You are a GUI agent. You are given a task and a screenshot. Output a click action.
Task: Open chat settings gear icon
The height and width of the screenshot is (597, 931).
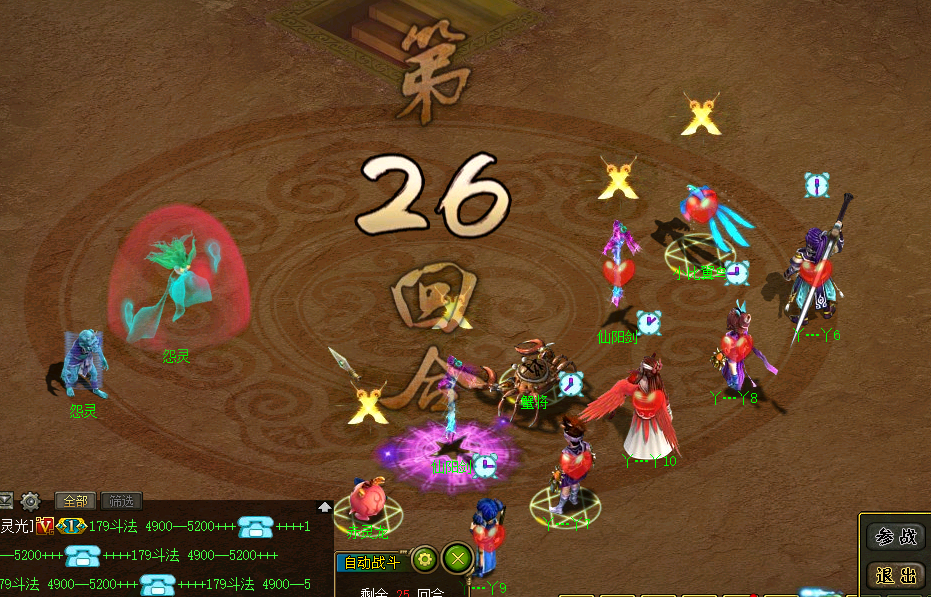(x=31, y=501)
